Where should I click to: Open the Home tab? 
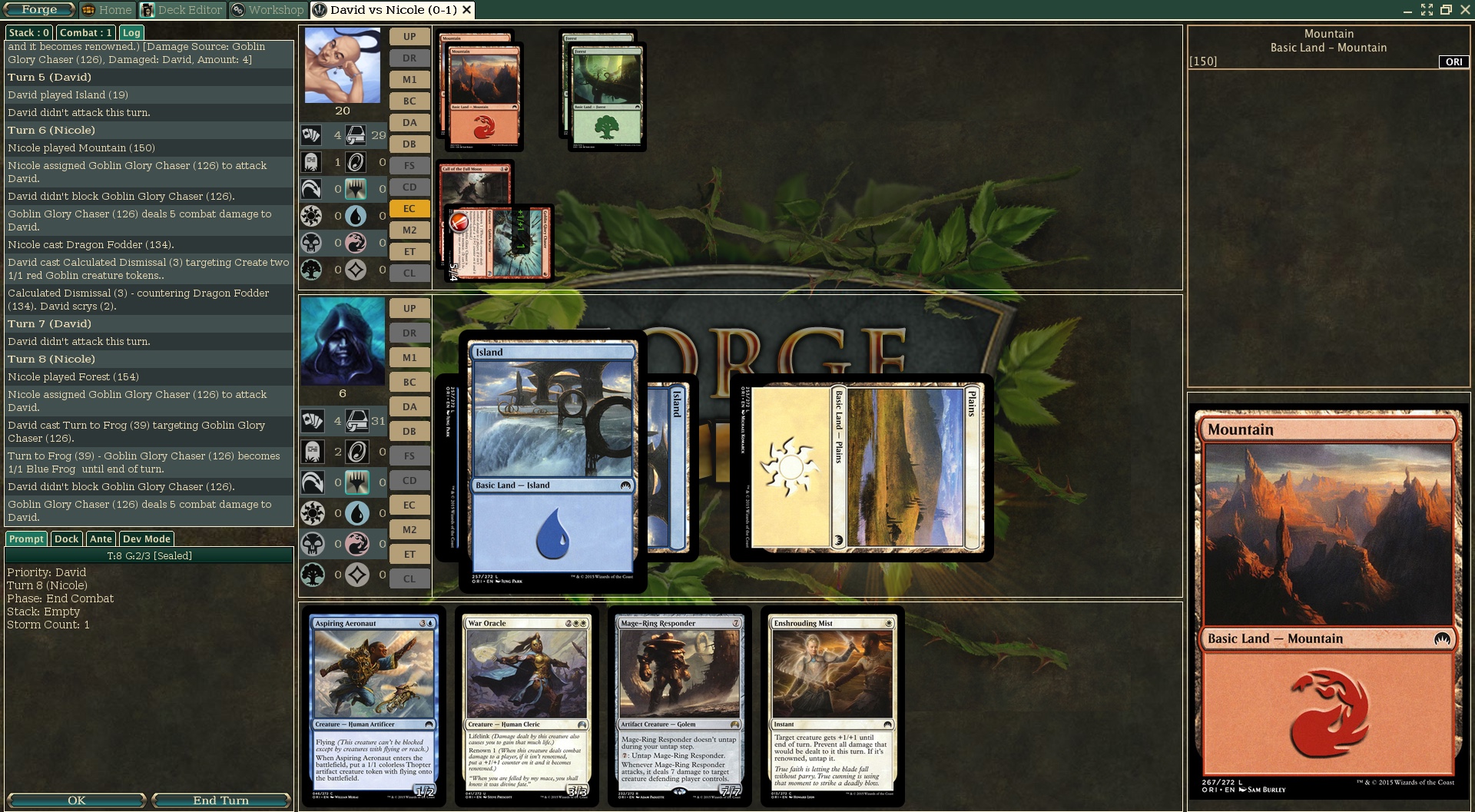coord(107,10)
